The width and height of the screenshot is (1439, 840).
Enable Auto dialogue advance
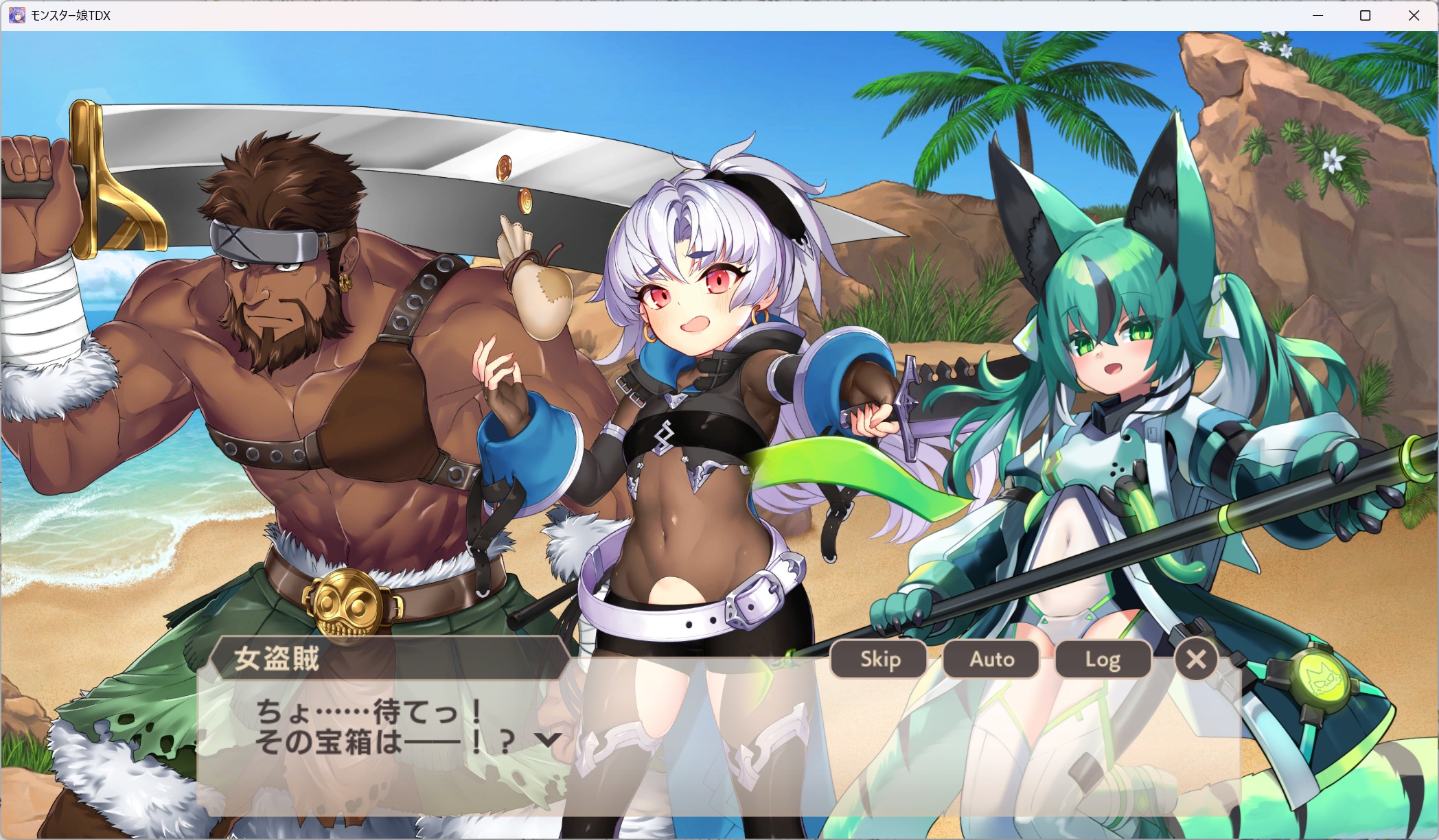click(x=991, y=660)
